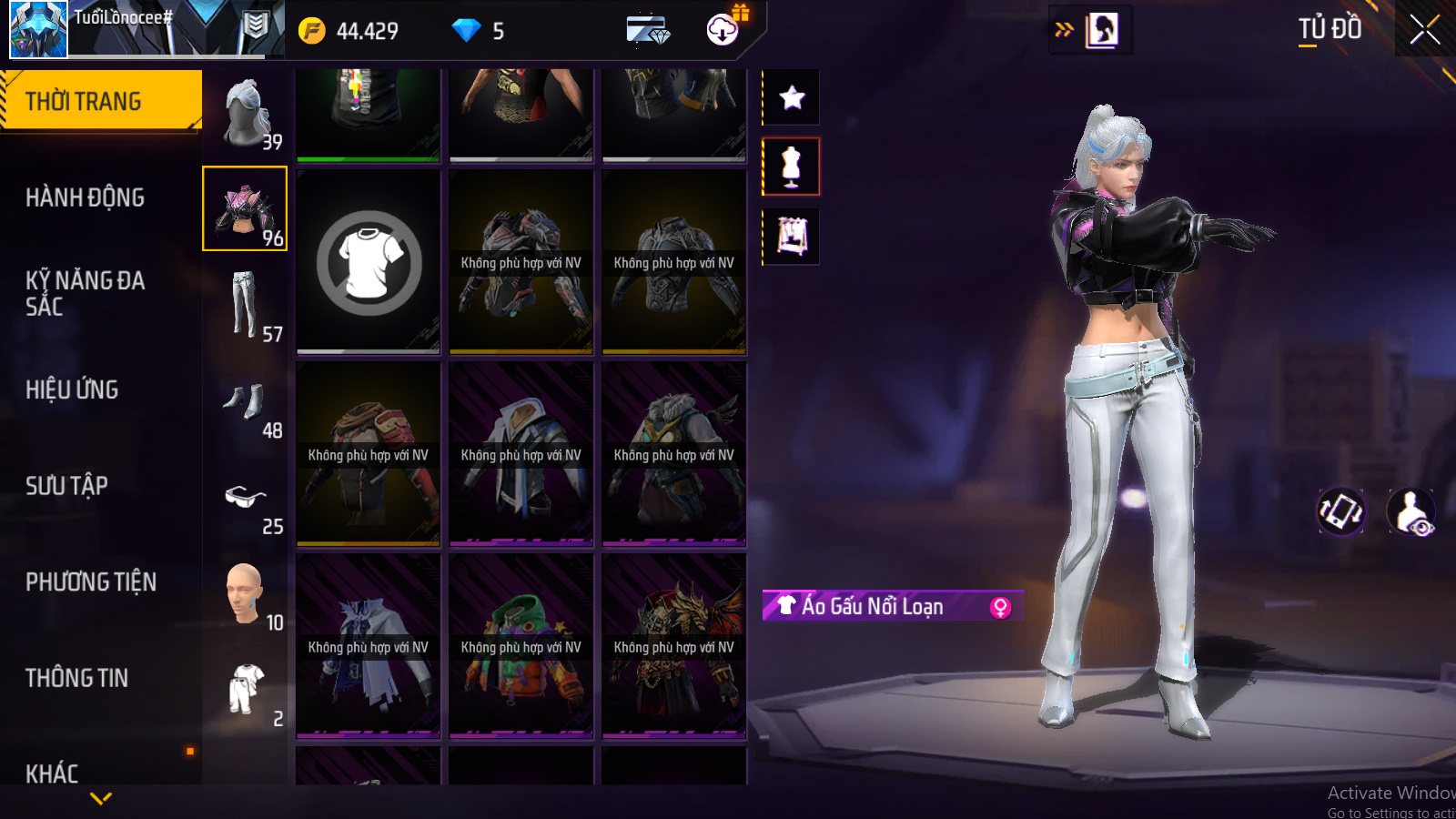Select KỸ NĂNG ĐA SẮC section

(86, 293)
